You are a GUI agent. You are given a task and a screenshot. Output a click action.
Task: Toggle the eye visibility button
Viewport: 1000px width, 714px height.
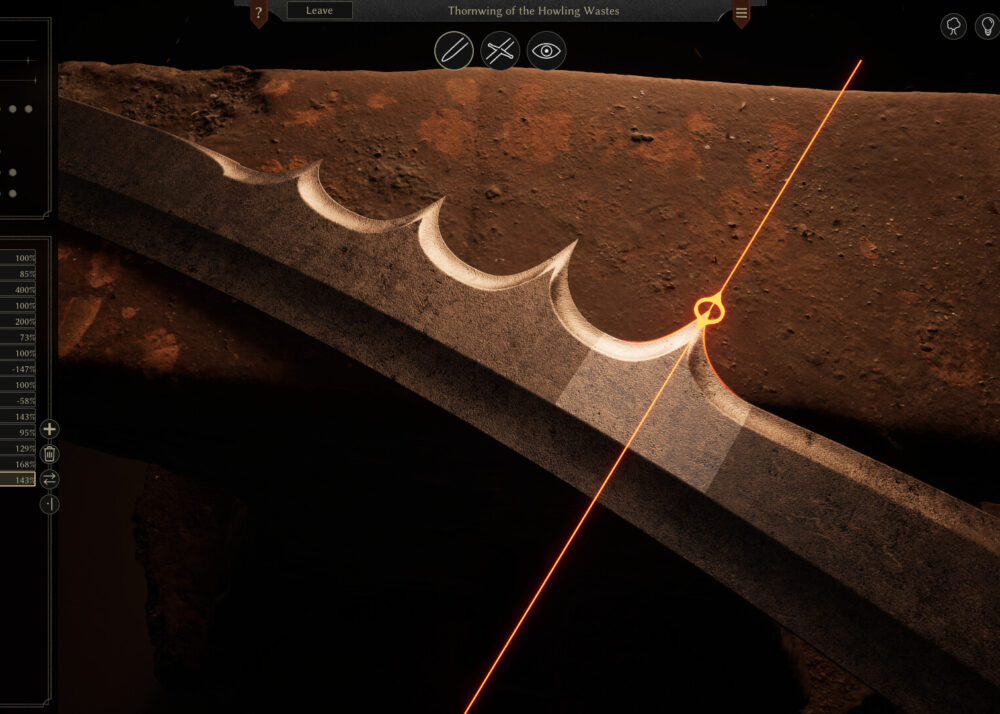pos(546,50)
